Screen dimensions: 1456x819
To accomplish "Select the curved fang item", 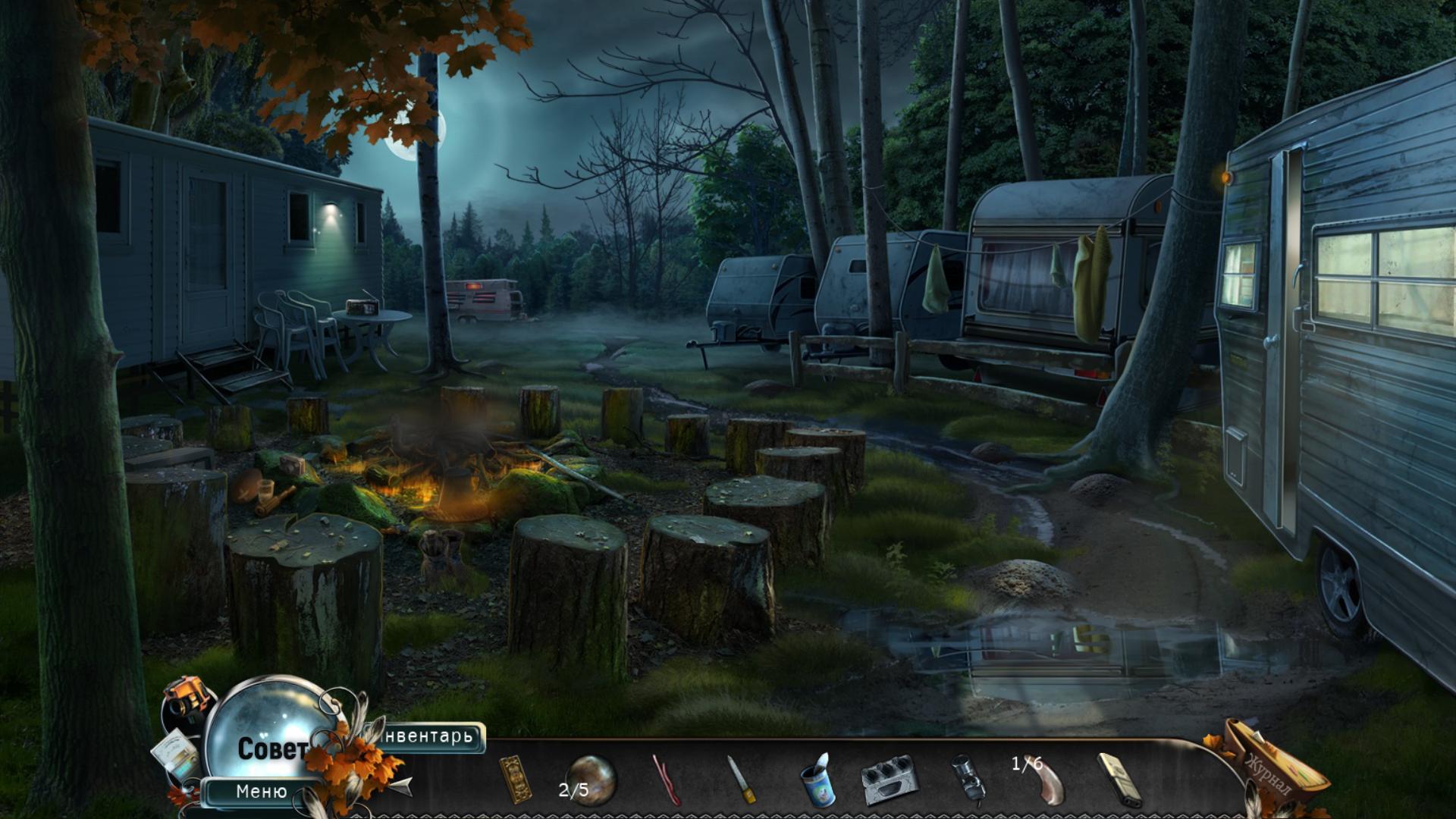I will [1047, 781].
